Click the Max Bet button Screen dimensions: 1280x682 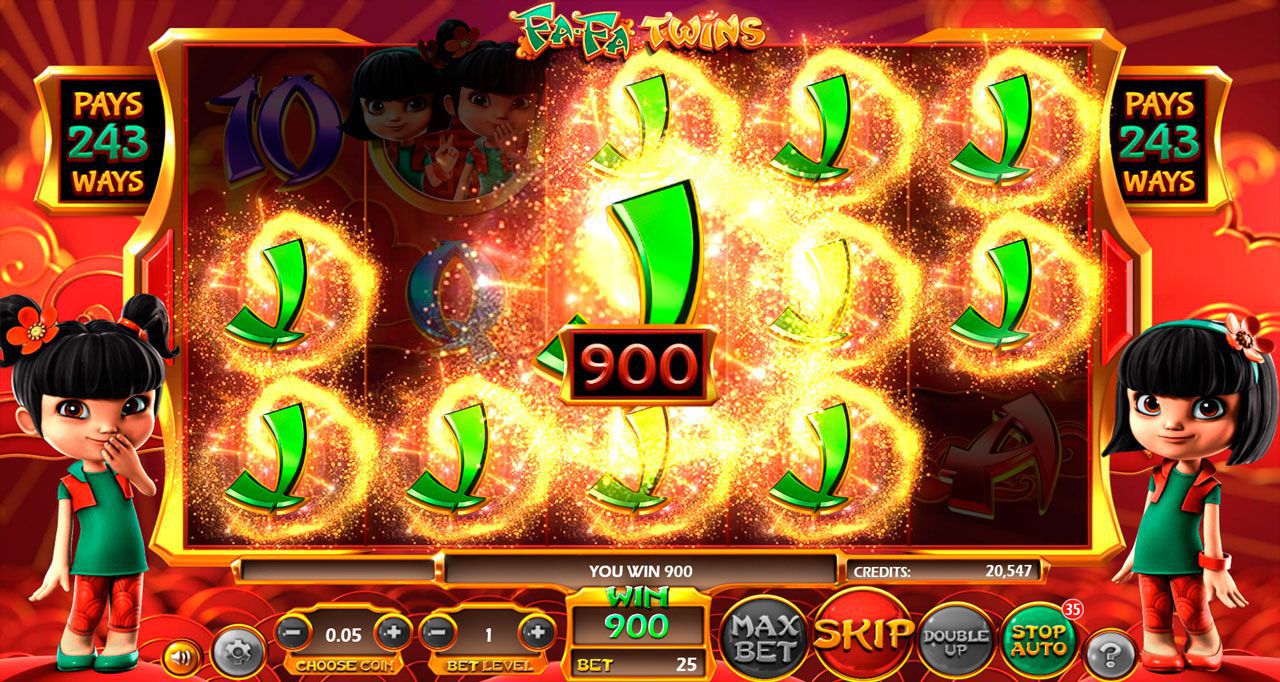coord(764,637)
